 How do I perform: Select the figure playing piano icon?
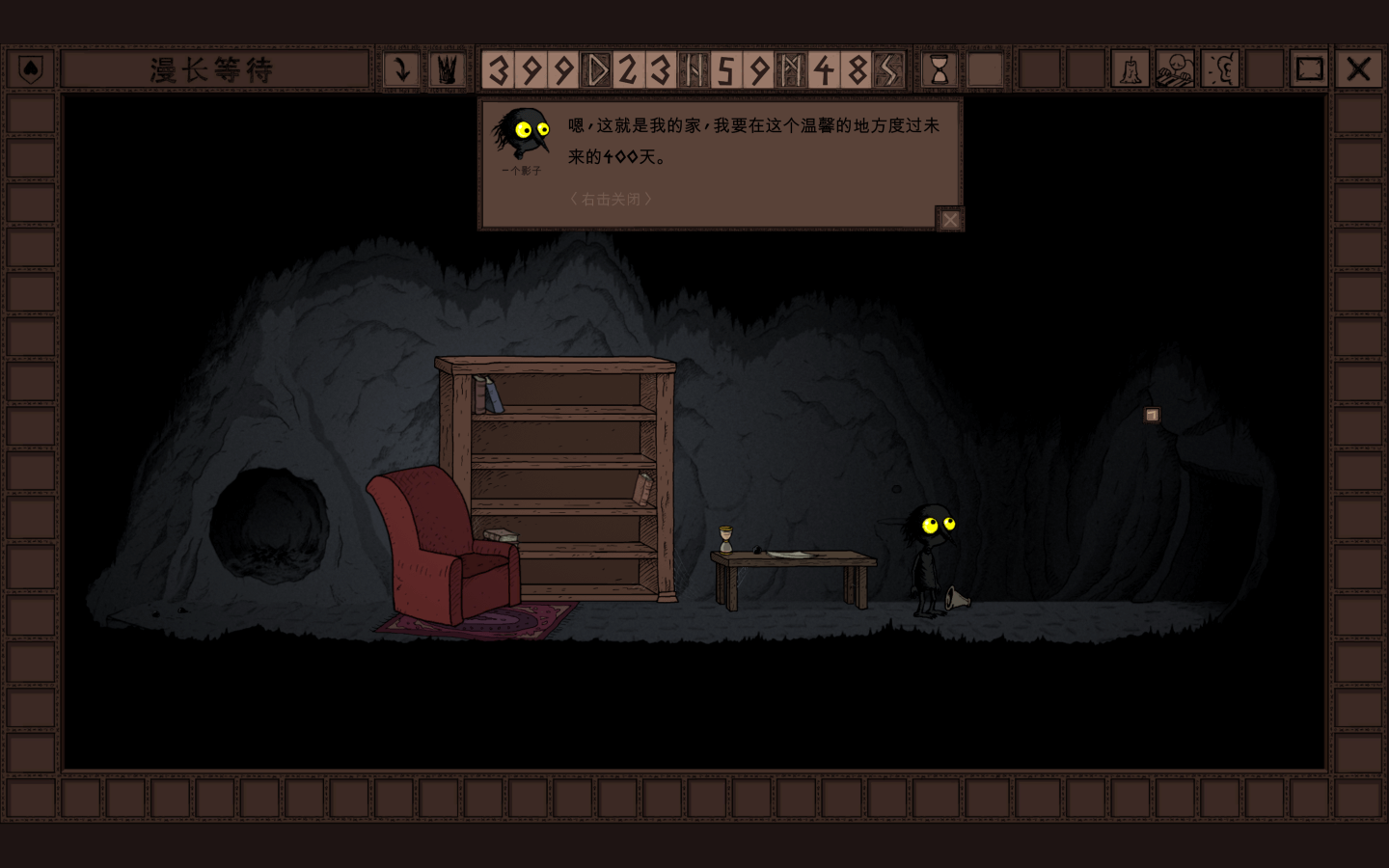pyautogui.click(x=1175, y=69)
